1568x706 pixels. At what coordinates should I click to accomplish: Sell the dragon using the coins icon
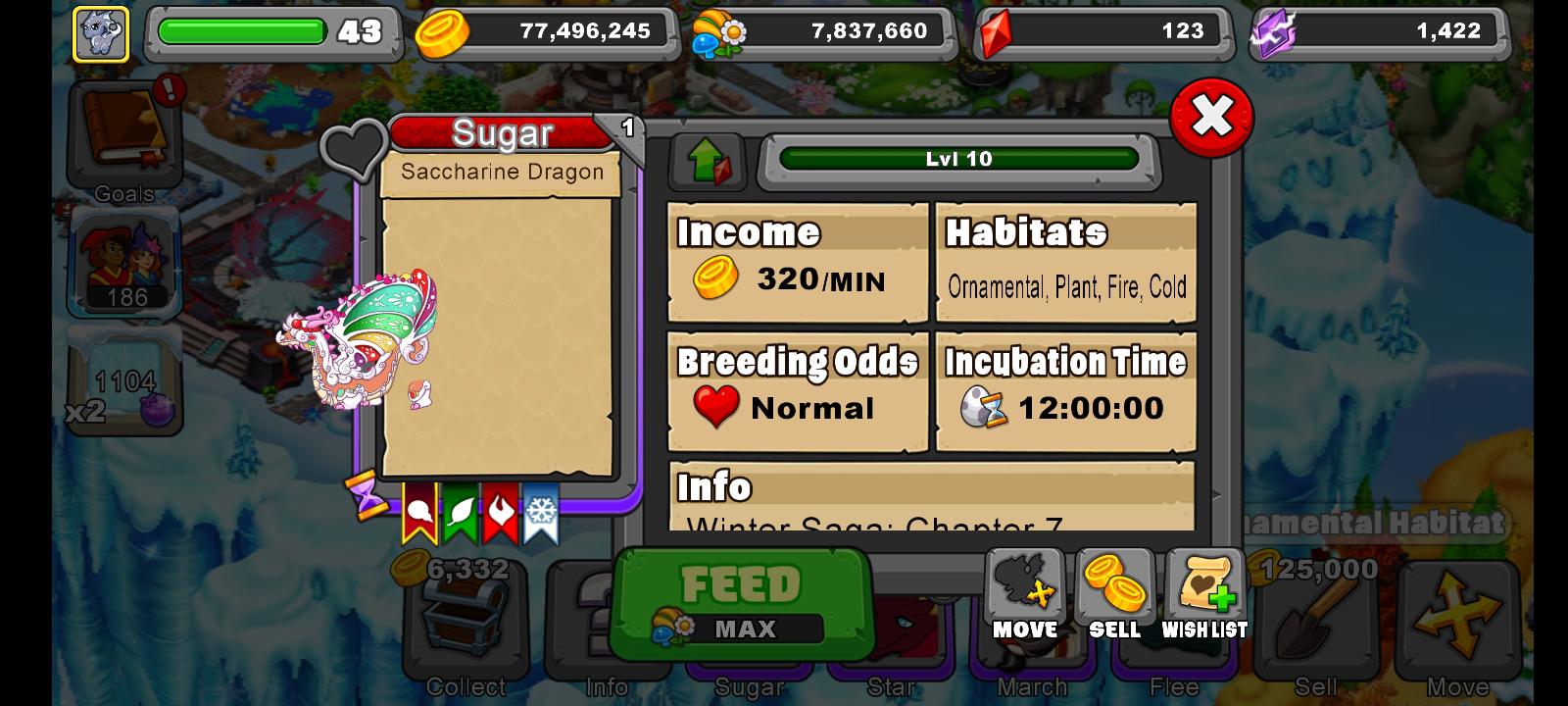pos(1114,588)
